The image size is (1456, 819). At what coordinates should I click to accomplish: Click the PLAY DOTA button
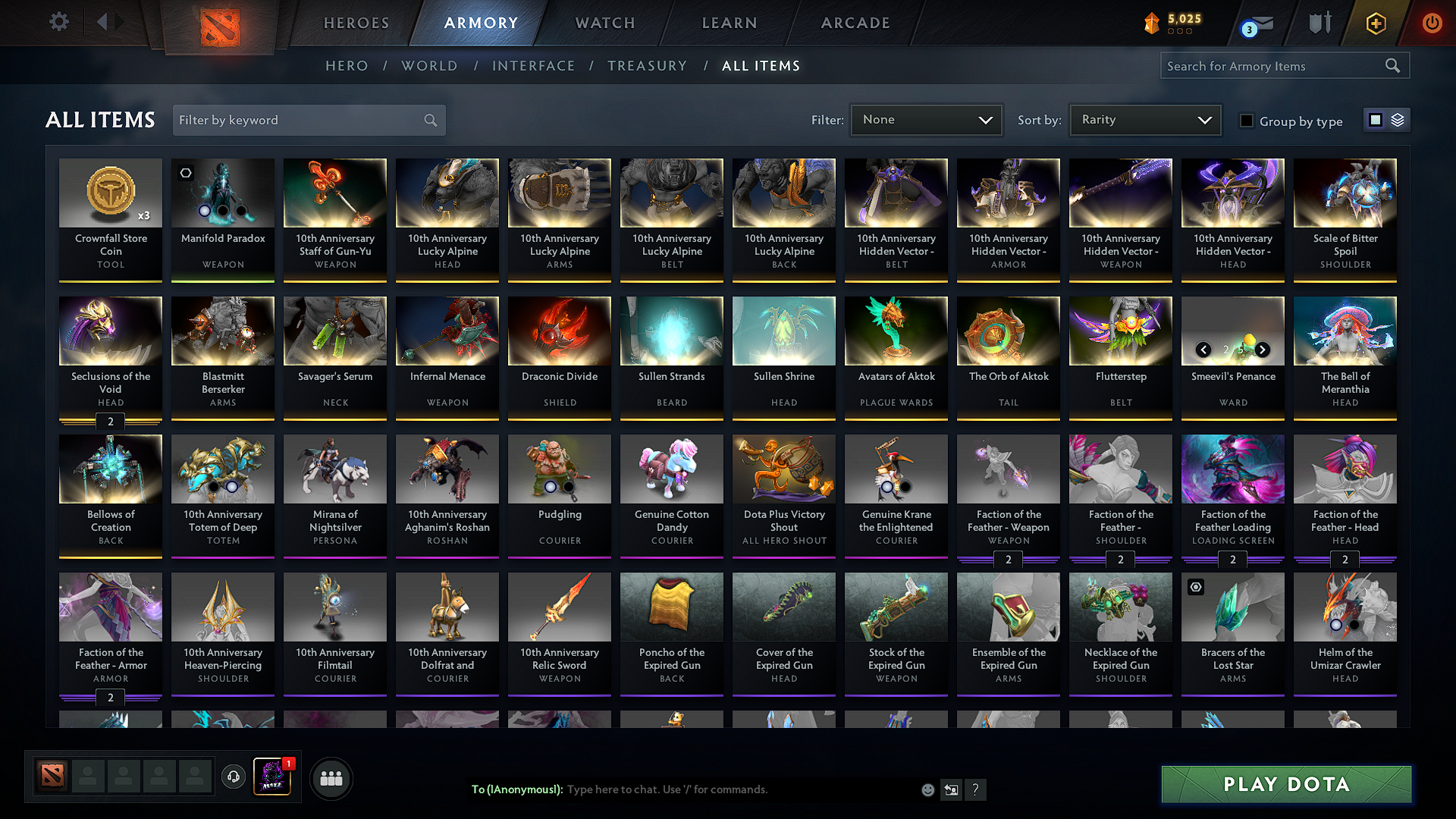[1285, 785]
